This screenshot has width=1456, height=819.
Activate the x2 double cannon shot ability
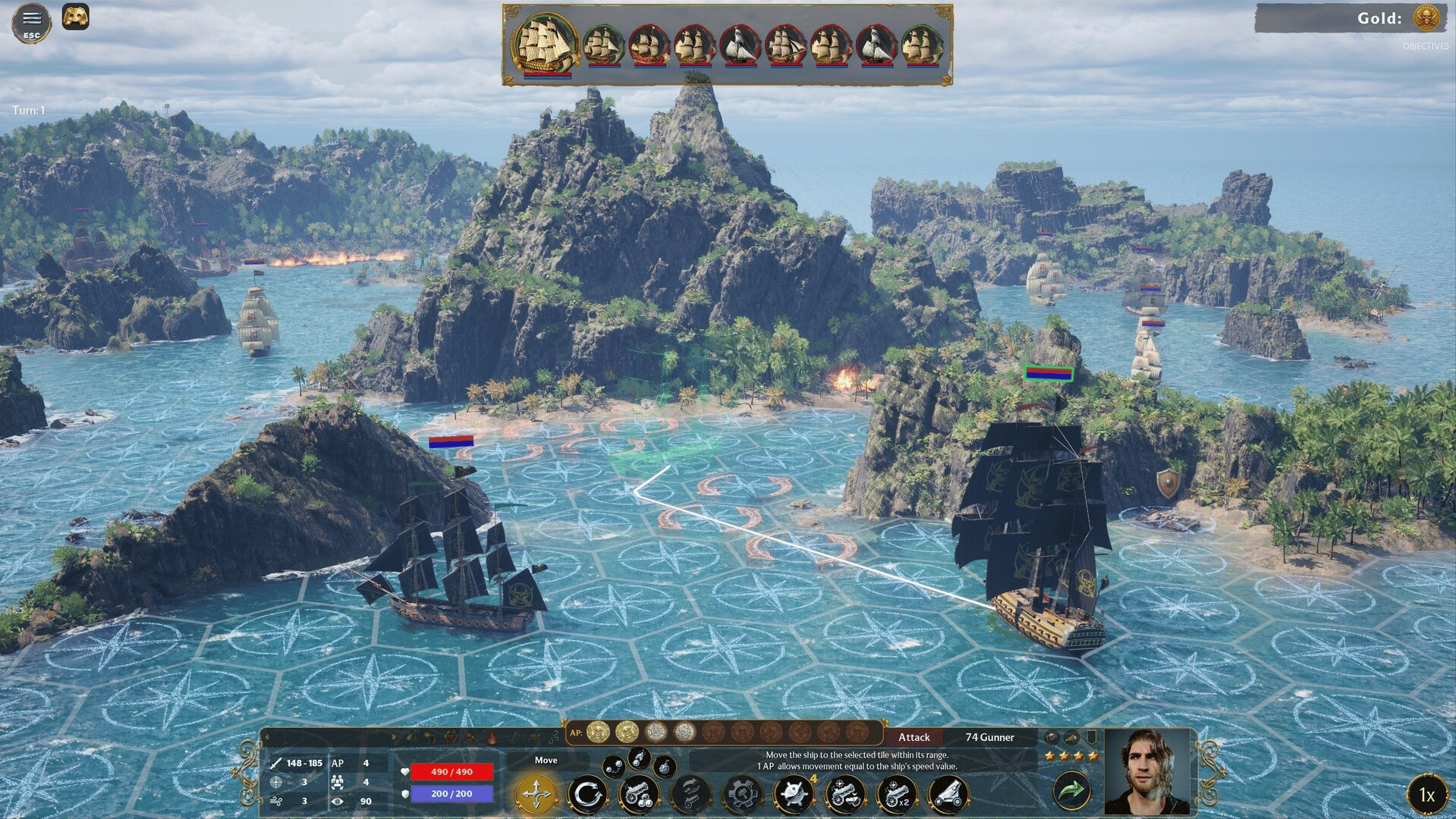pos(897,794)
